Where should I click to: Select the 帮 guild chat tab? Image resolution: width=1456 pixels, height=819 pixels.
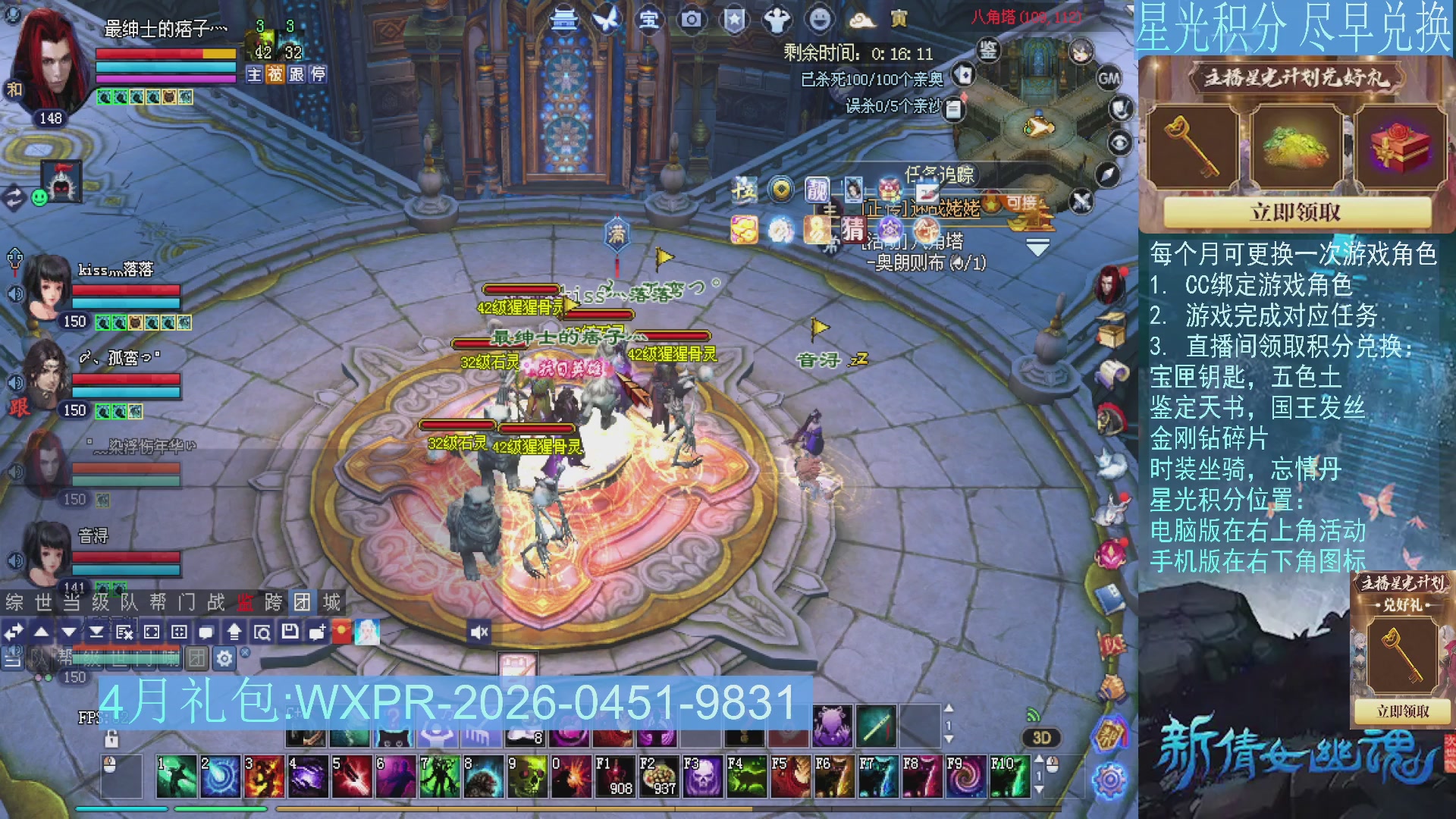(x=158, y=603)
